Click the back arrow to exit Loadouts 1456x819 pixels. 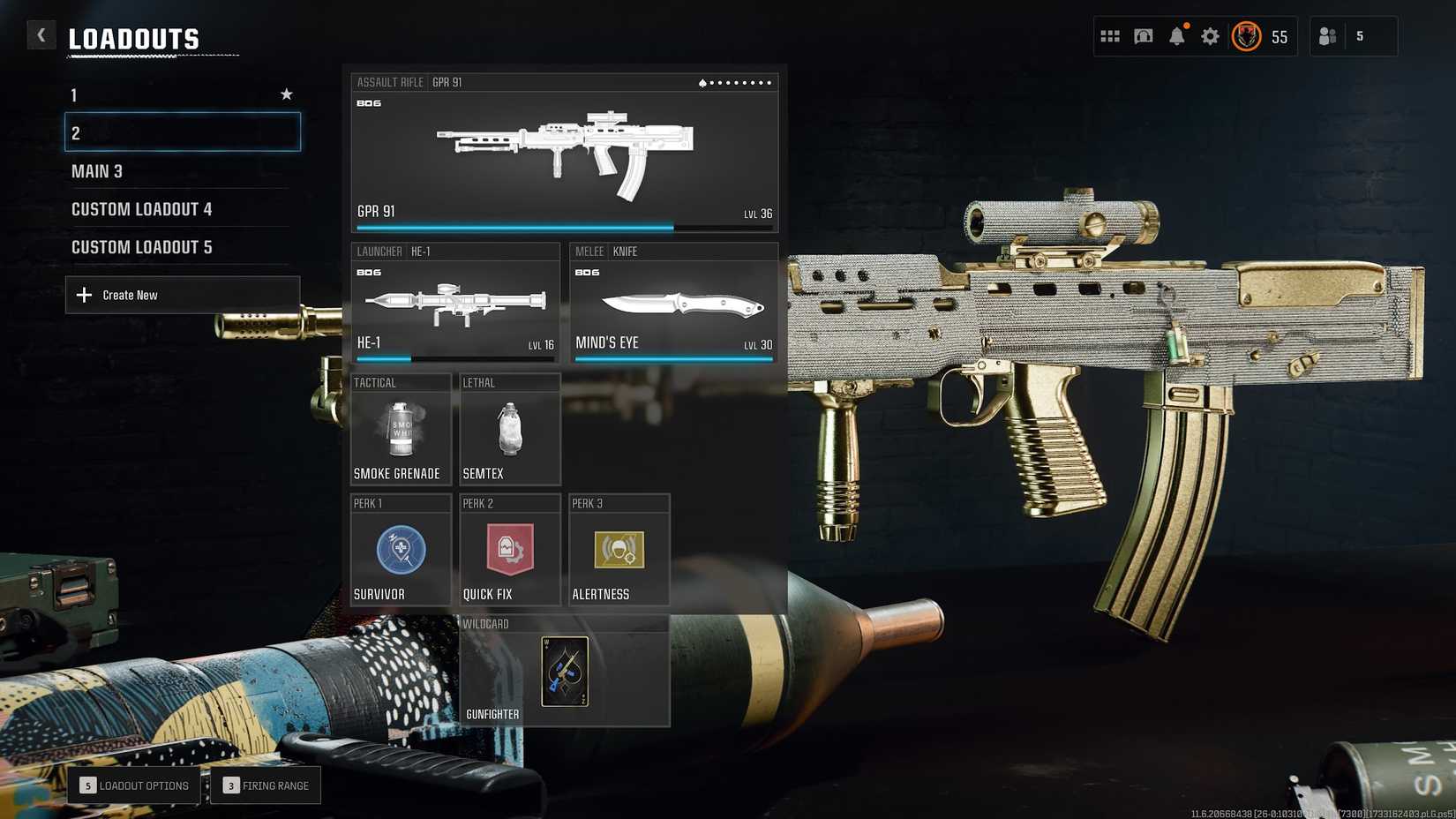coord(41,34)
